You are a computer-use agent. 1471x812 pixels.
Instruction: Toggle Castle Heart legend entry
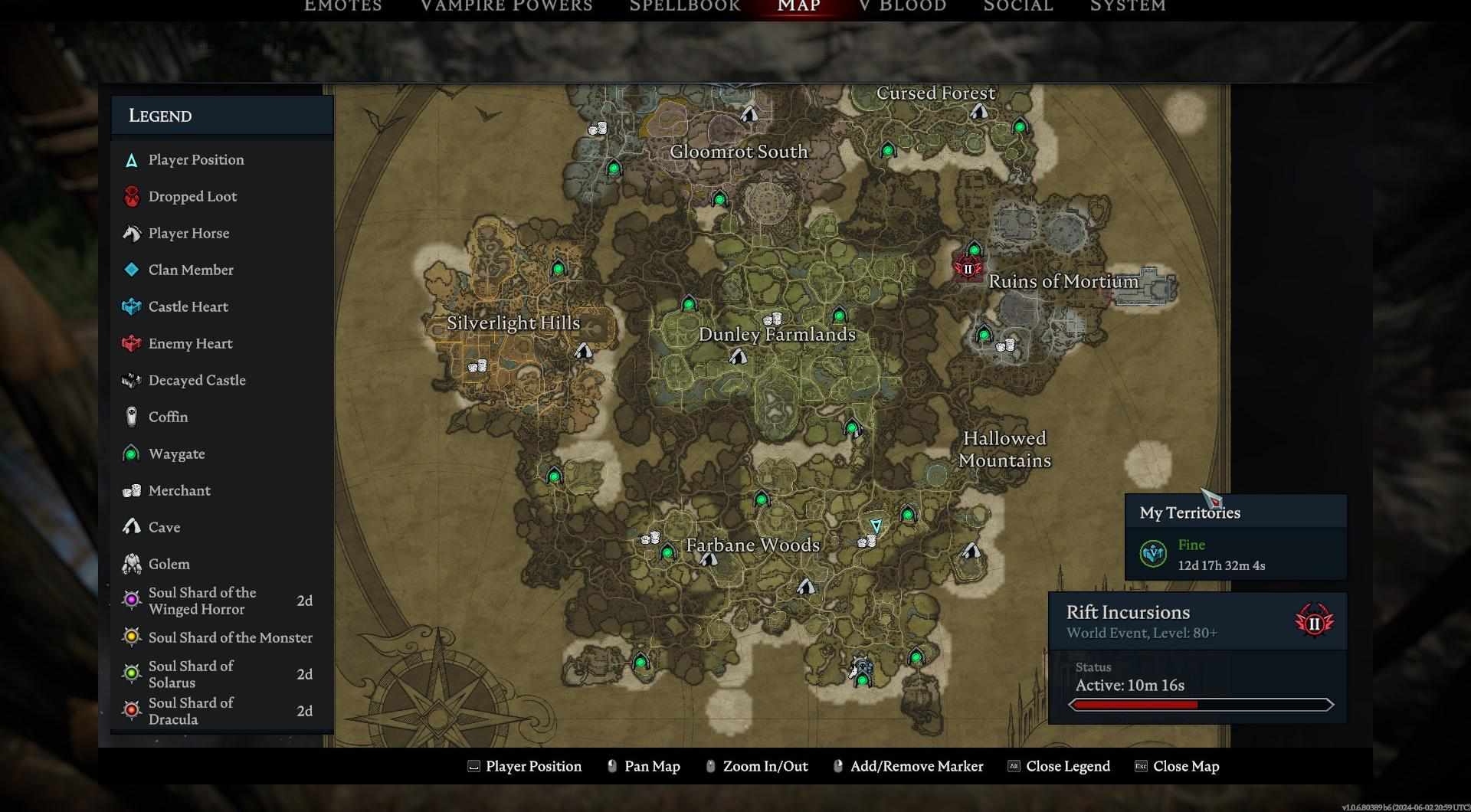[x=188, y=306]
